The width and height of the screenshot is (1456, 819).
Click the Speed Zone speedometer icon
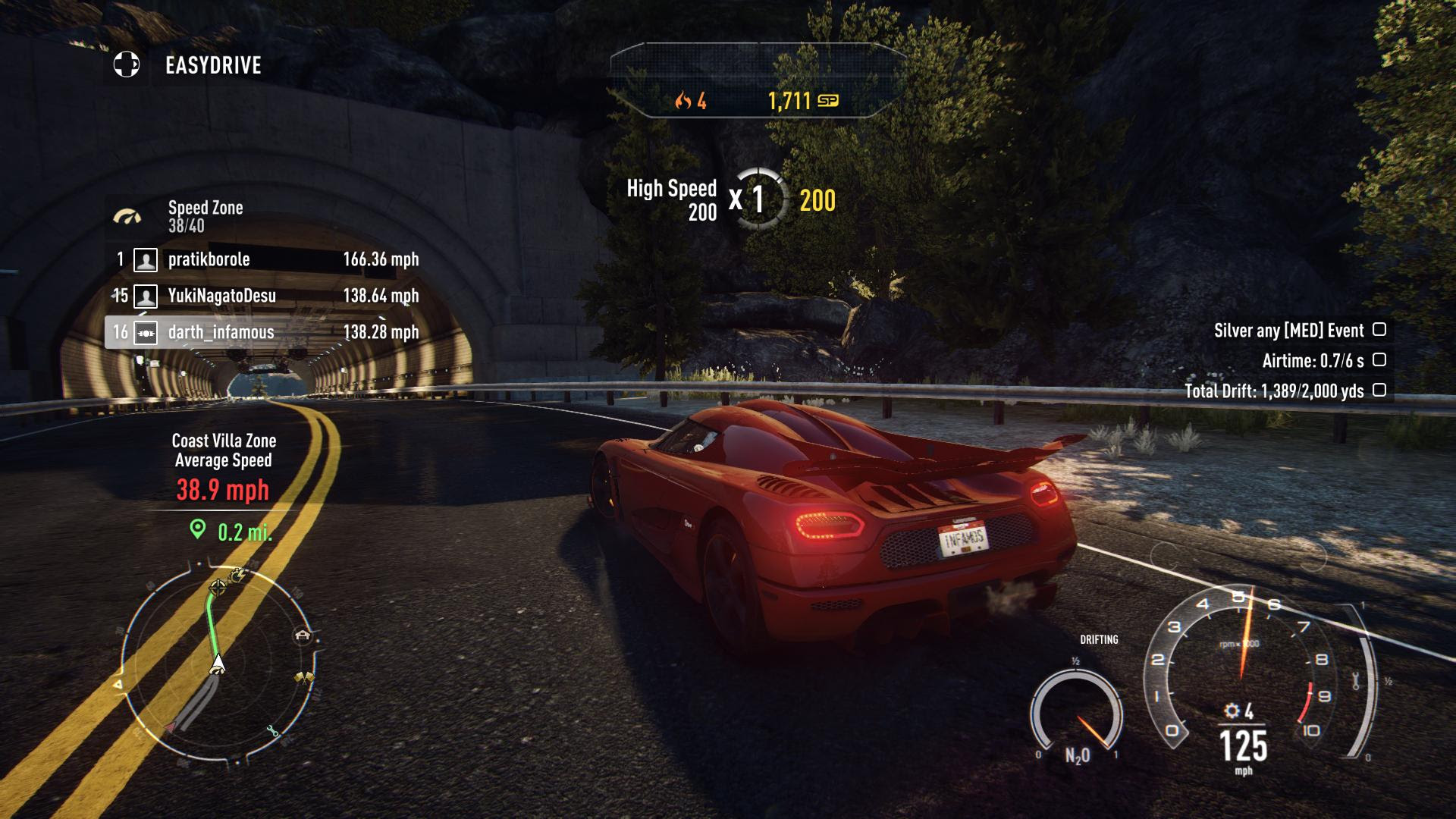coord(127,217)
